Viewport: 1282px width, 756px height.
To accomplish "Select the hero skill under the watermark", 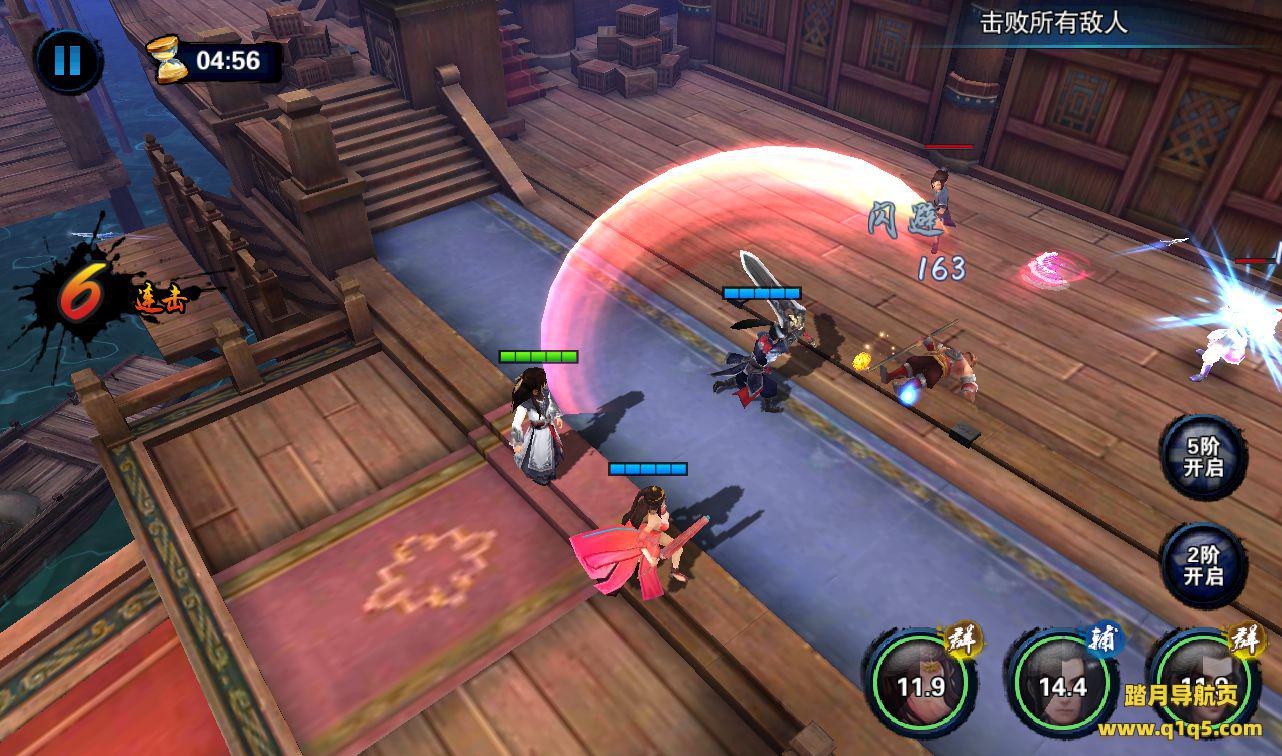I will coord(1202,685).
